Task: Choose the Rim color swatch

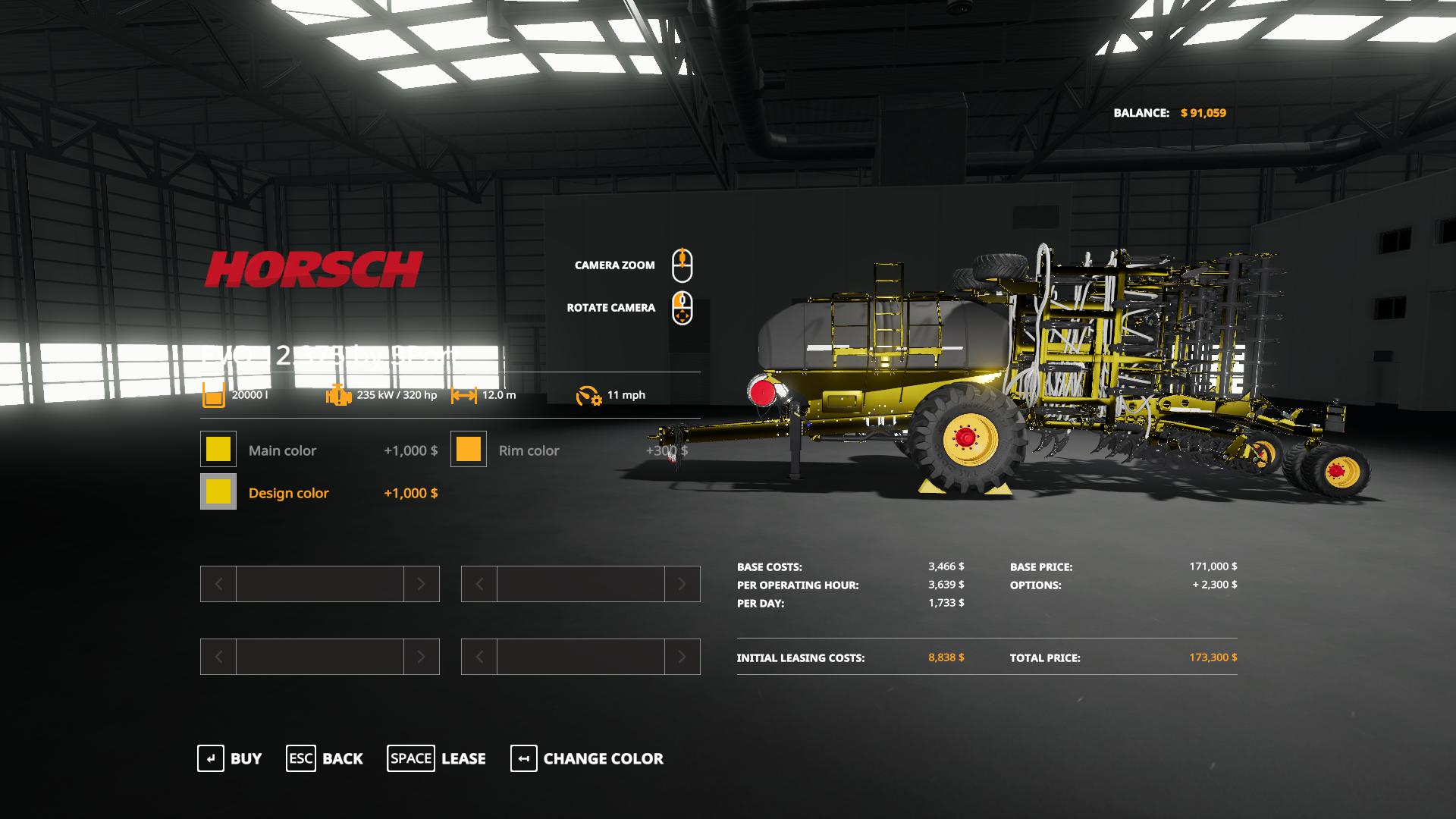Action: (469, 450)
